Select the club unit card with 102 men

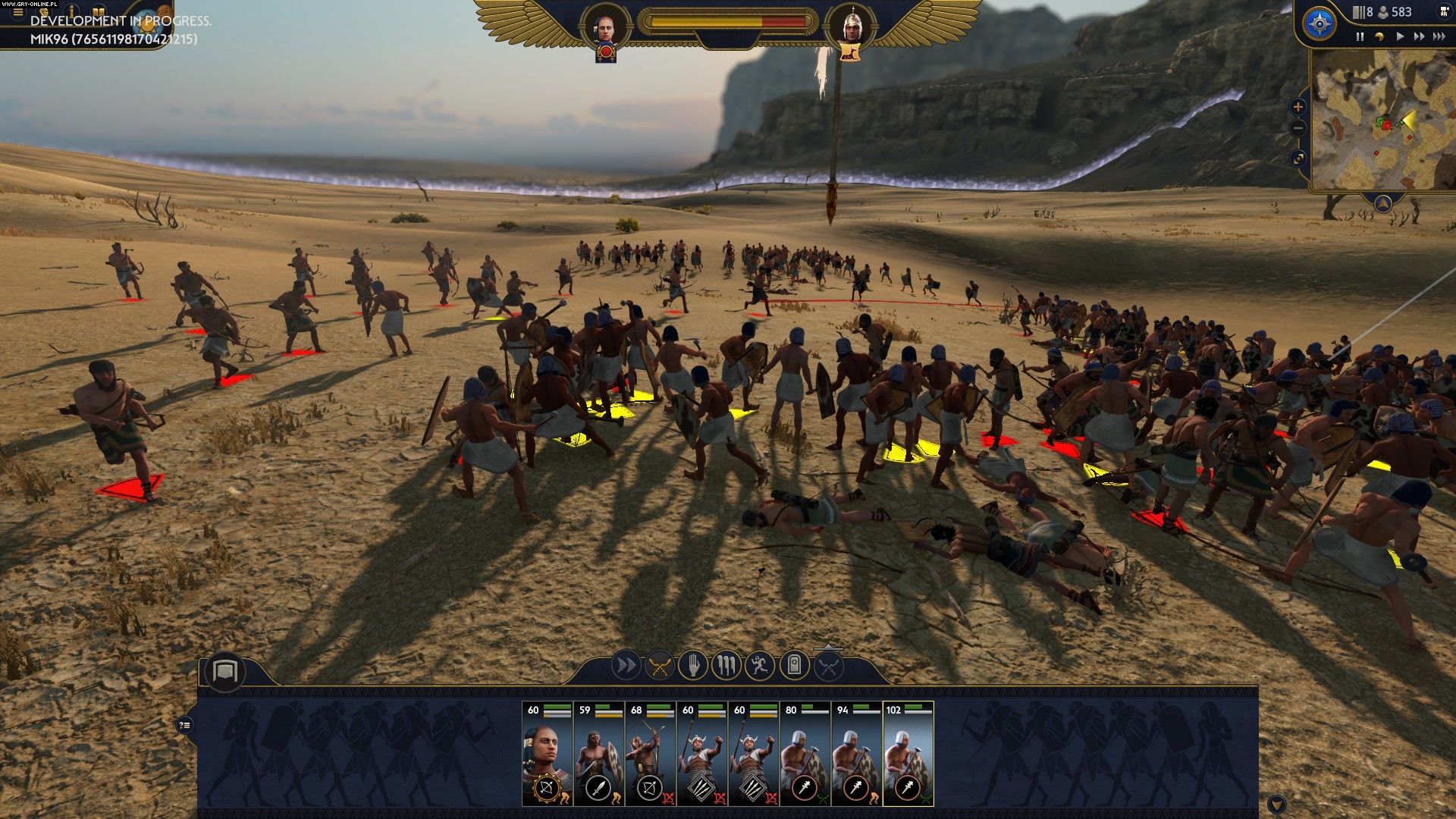pyautogui.click(x=908, y=754)
